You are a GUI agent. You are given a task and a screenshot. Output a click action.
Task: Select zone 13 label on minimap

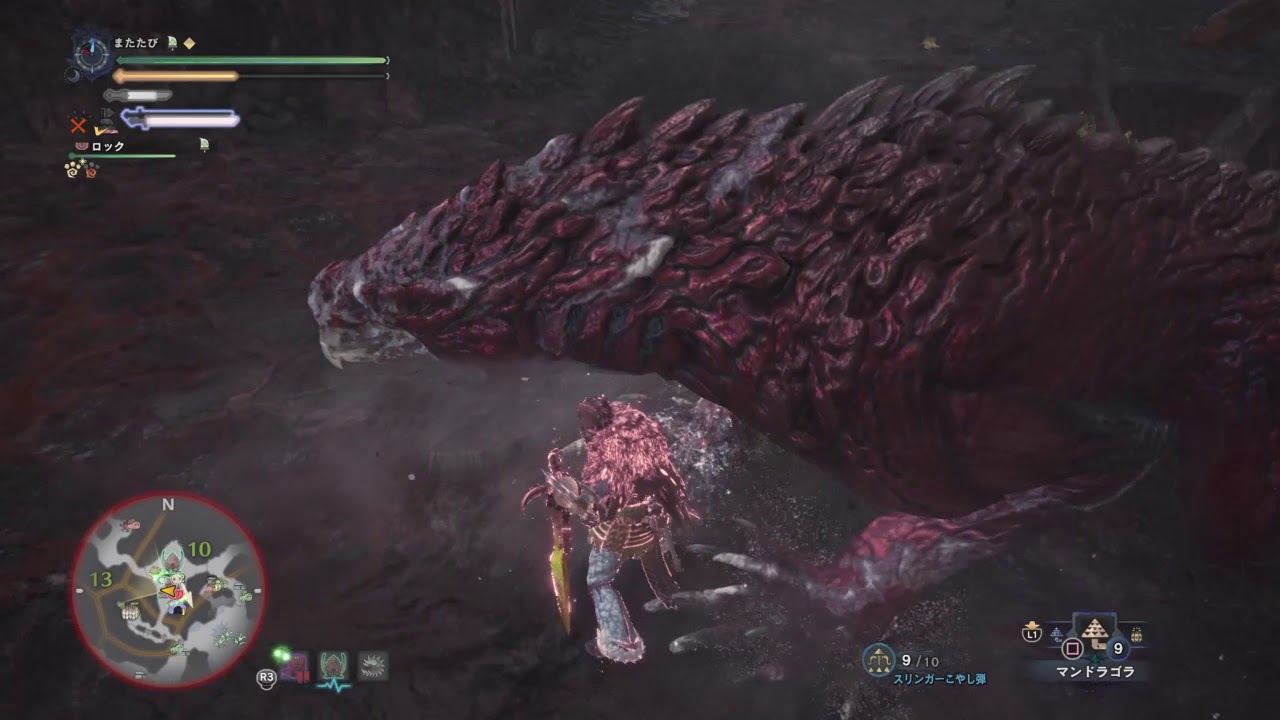(103, 579)
